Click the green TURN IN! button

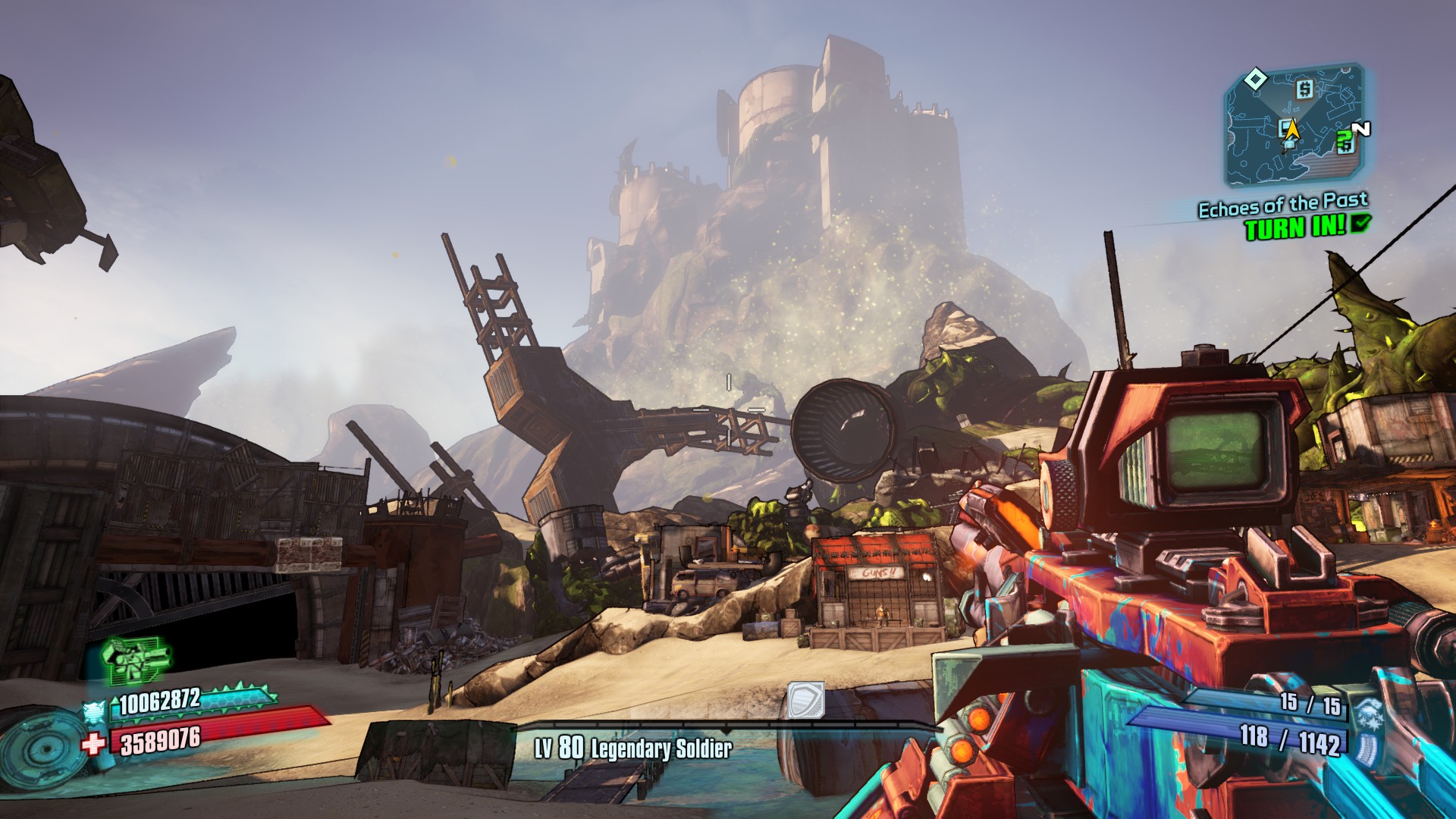click(x=1293, y=225)
